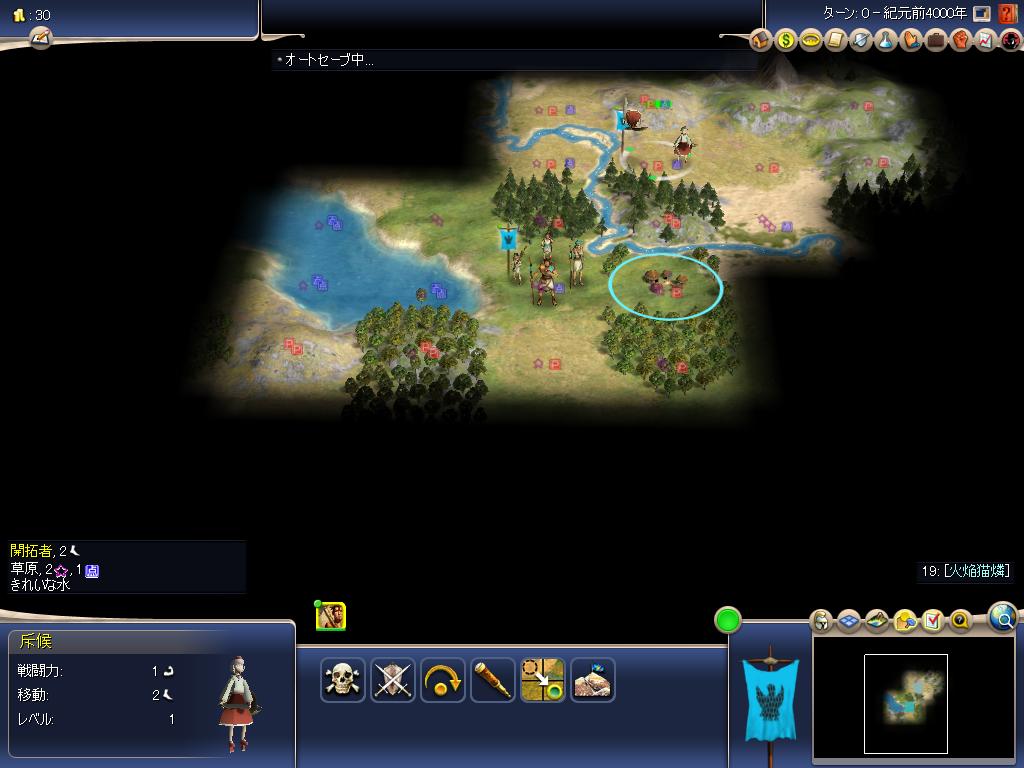This screenshot has height=768, width=1024.
Task: Toggle the tile grid overlay icon
Action: (849, 621)
